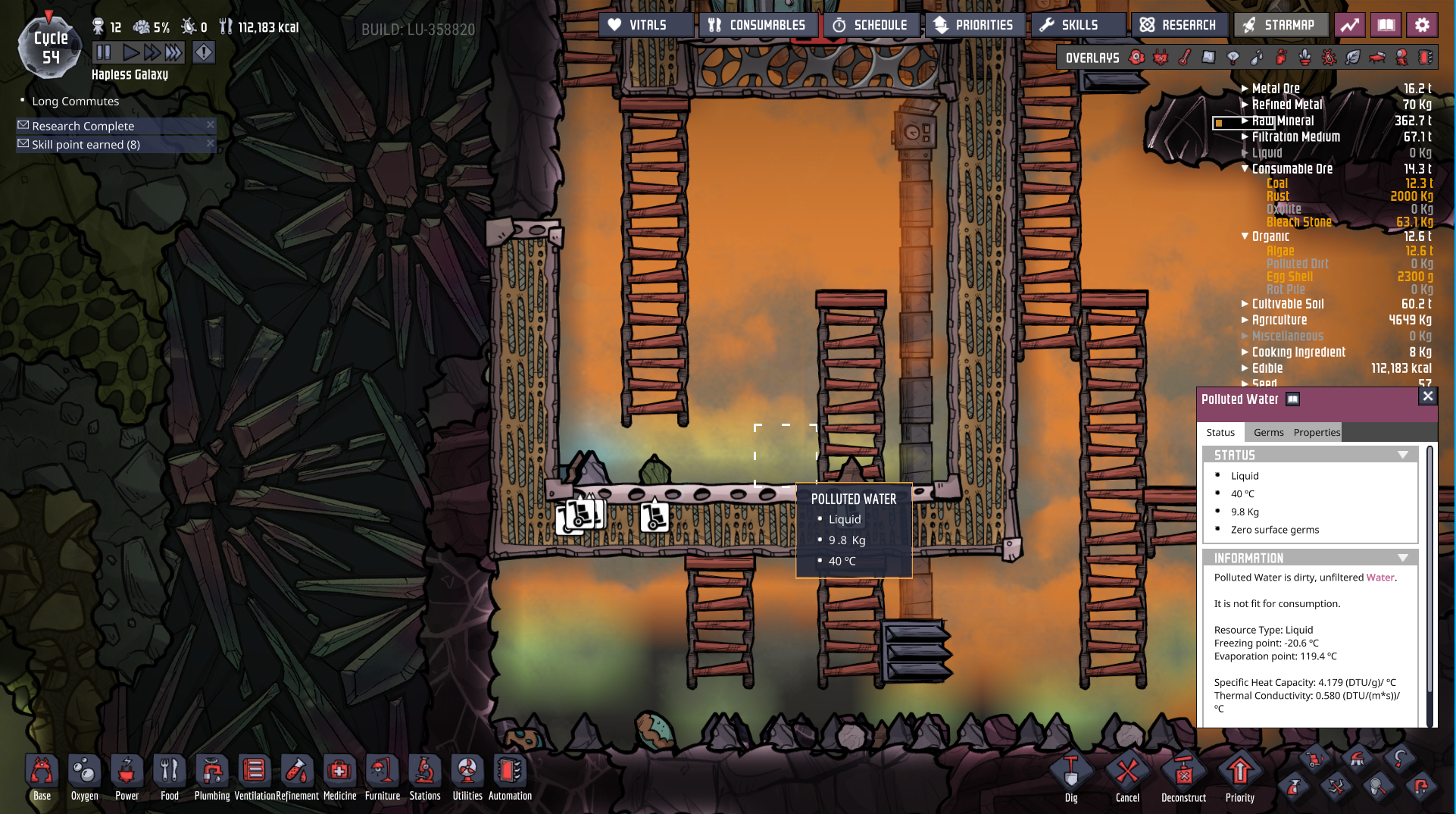Choose the Priority tool
Screen dimensions: 1456x814
(x=1239, y=777)
